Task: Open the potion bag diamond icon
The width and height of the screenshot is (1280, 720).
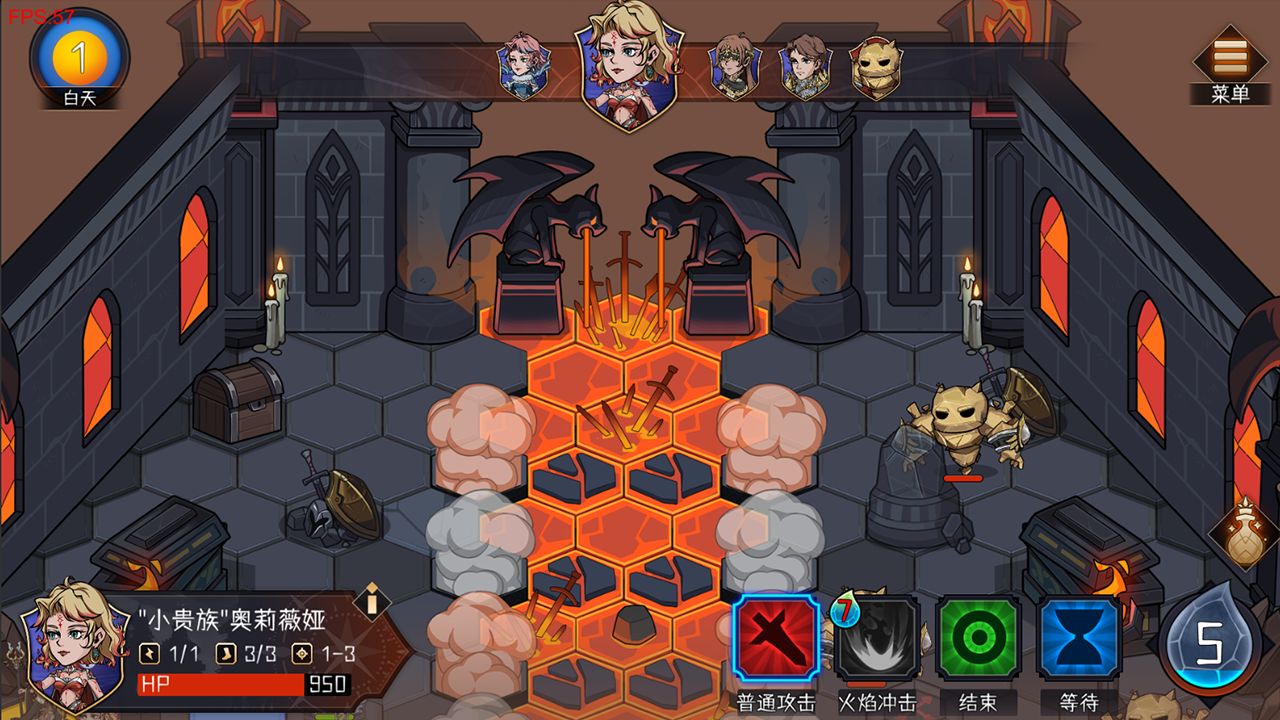Action: (1245, 534)
